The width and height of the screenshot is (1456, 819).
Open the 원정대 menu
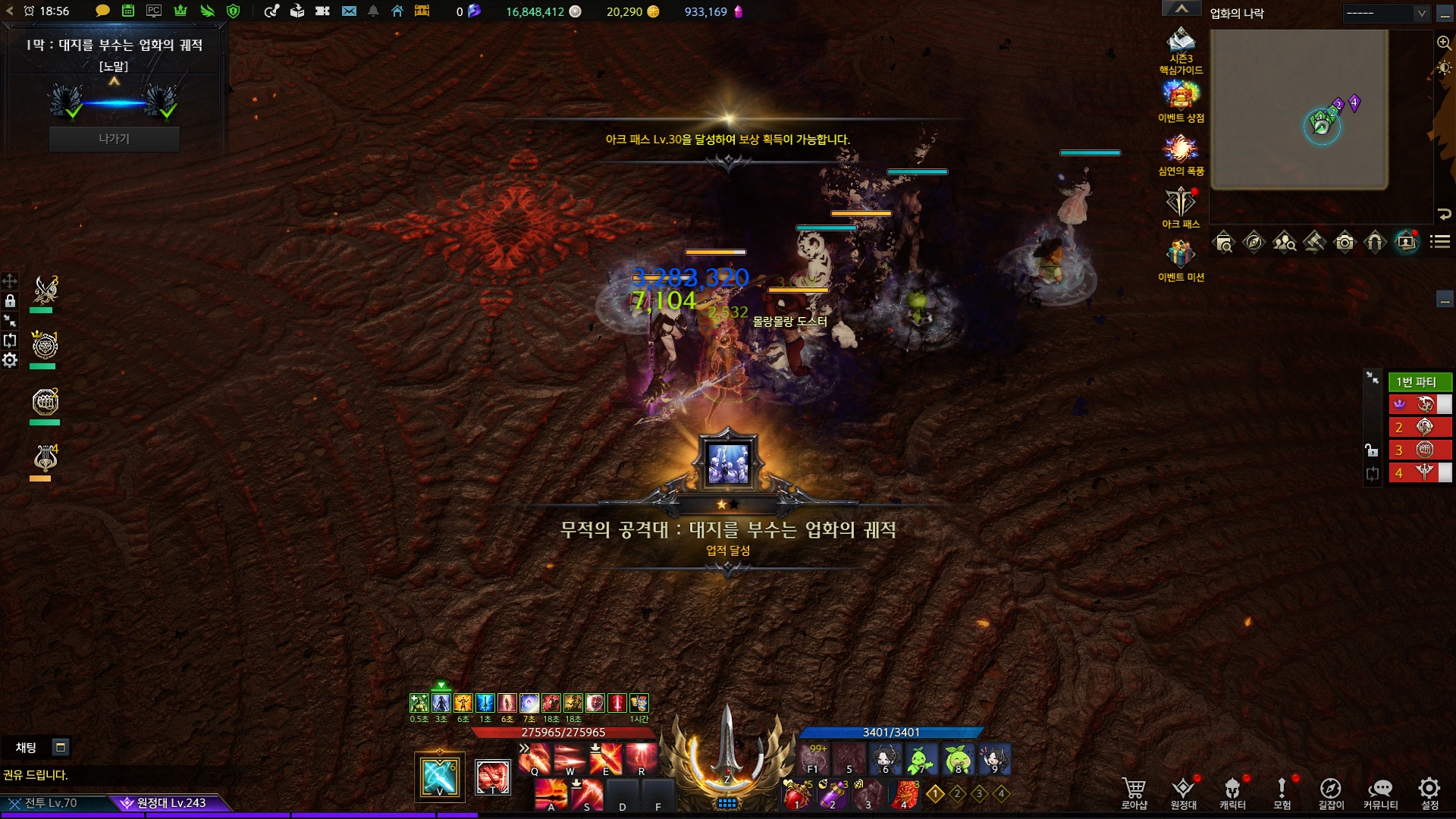(1183, 791)
